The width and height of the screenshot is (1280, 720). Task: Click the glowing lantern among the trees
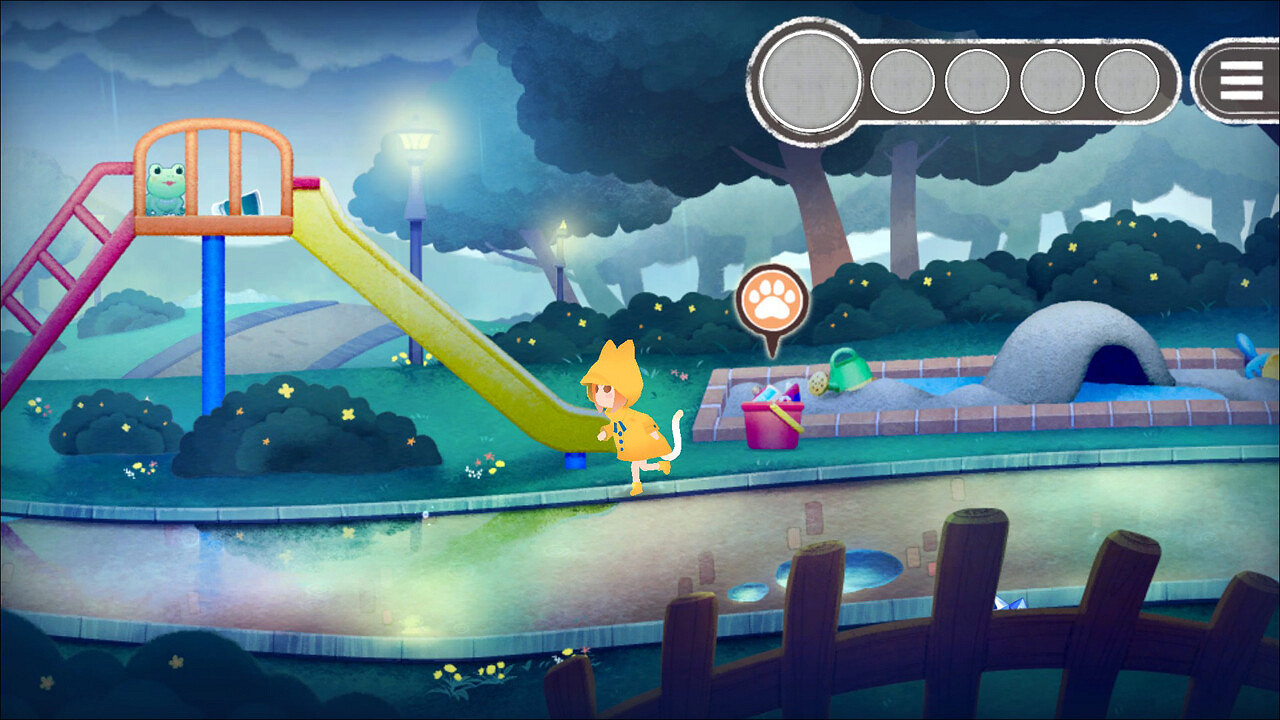561,226
